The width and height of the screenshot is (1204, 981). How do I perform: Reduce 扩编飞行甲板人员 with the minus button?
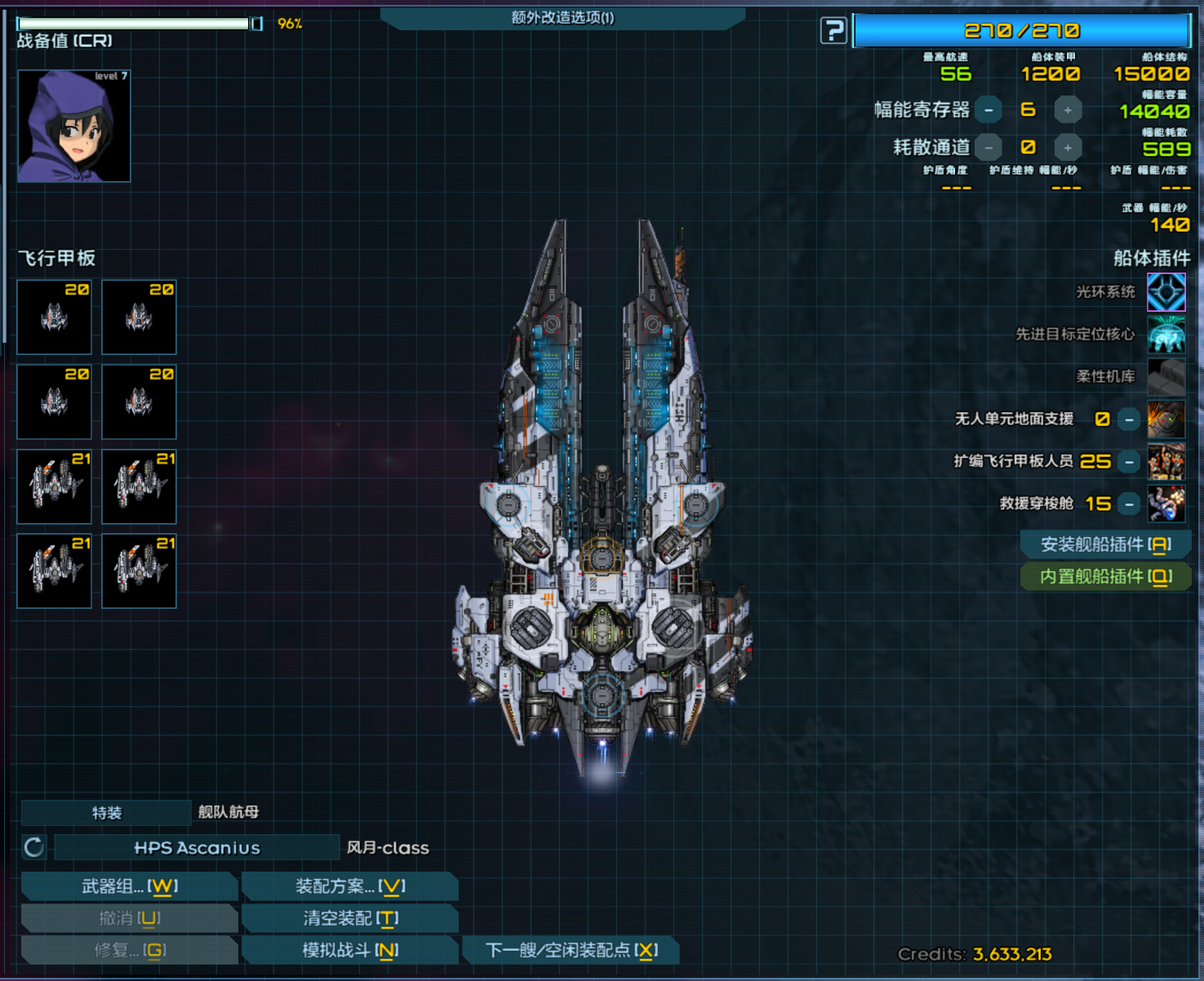click(x=1131, y=461)
